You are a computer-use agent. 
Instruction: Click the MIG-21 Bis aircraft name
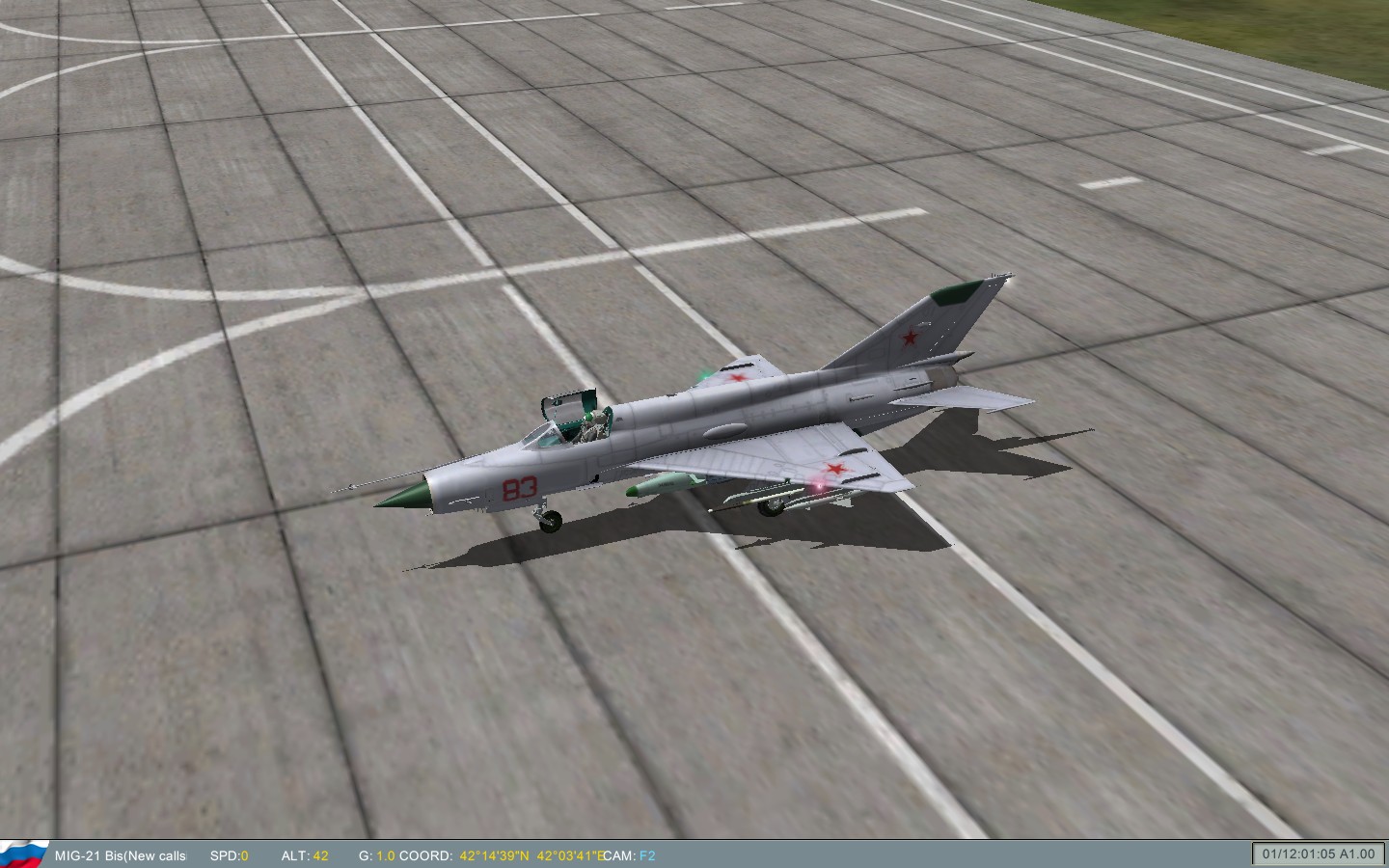point(90,854)
